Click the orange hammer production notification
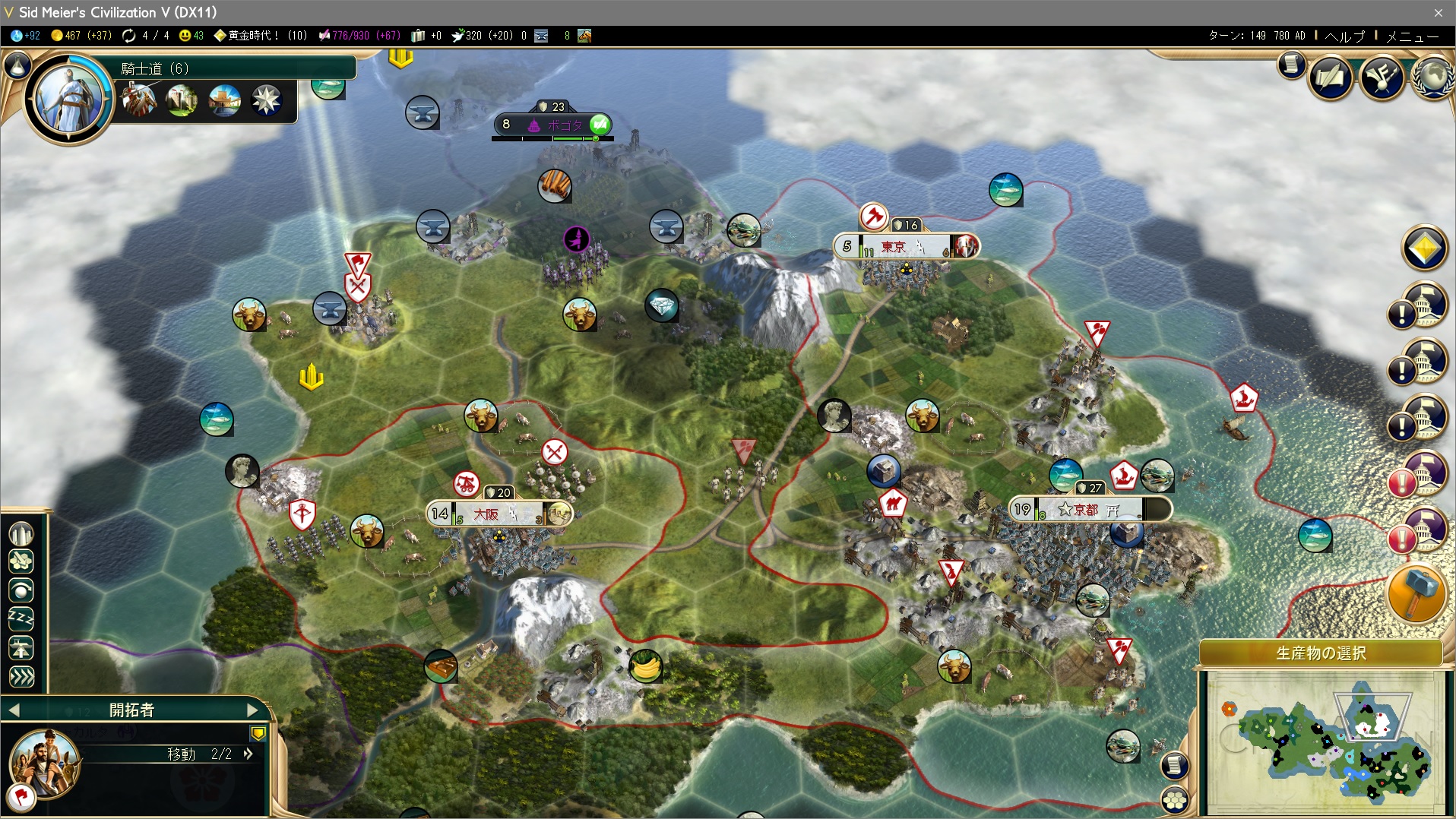The width and height of the screenshot is (1456, 819). pos(1416,594)
